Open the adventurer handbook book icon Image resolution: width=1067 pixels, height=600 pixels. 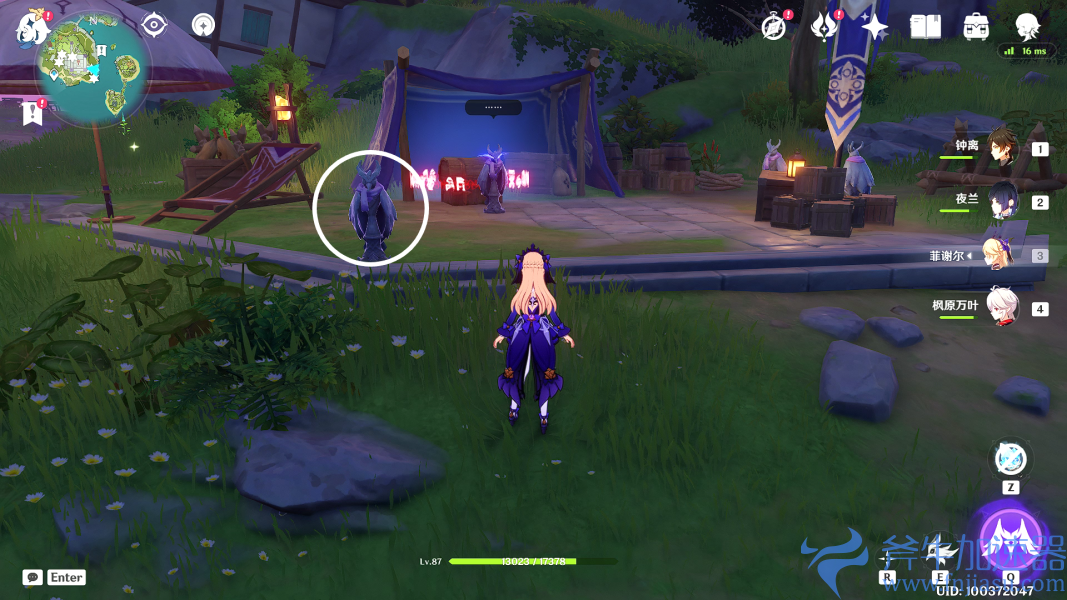click(x=925, y=27)
